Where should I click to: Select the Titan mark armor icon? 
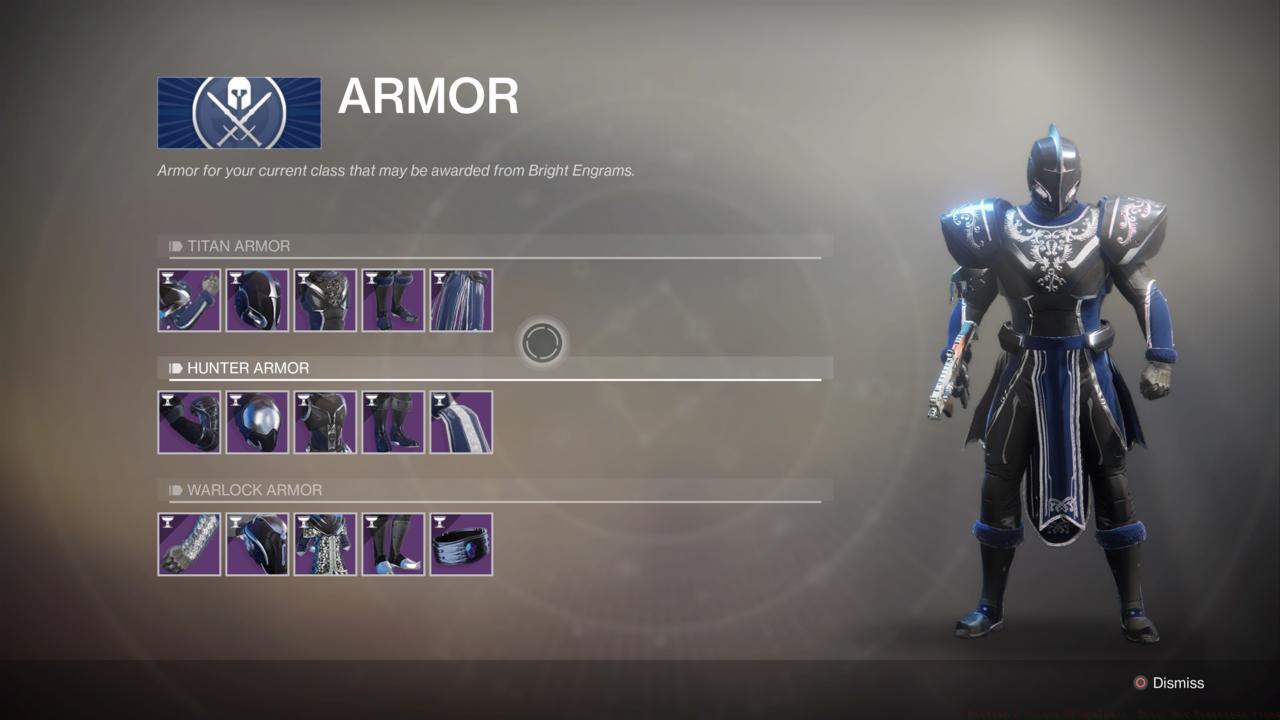point(461,300)
